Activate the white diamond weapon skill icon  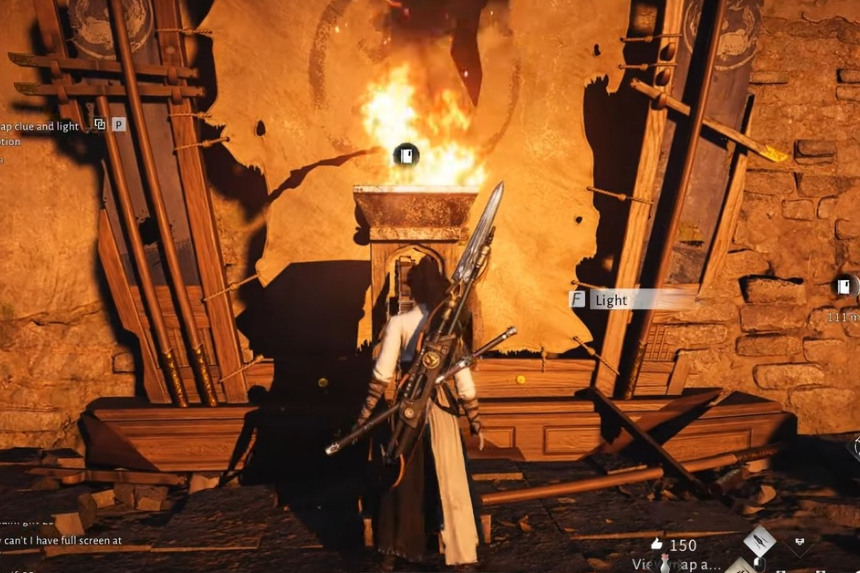point(759,541)
